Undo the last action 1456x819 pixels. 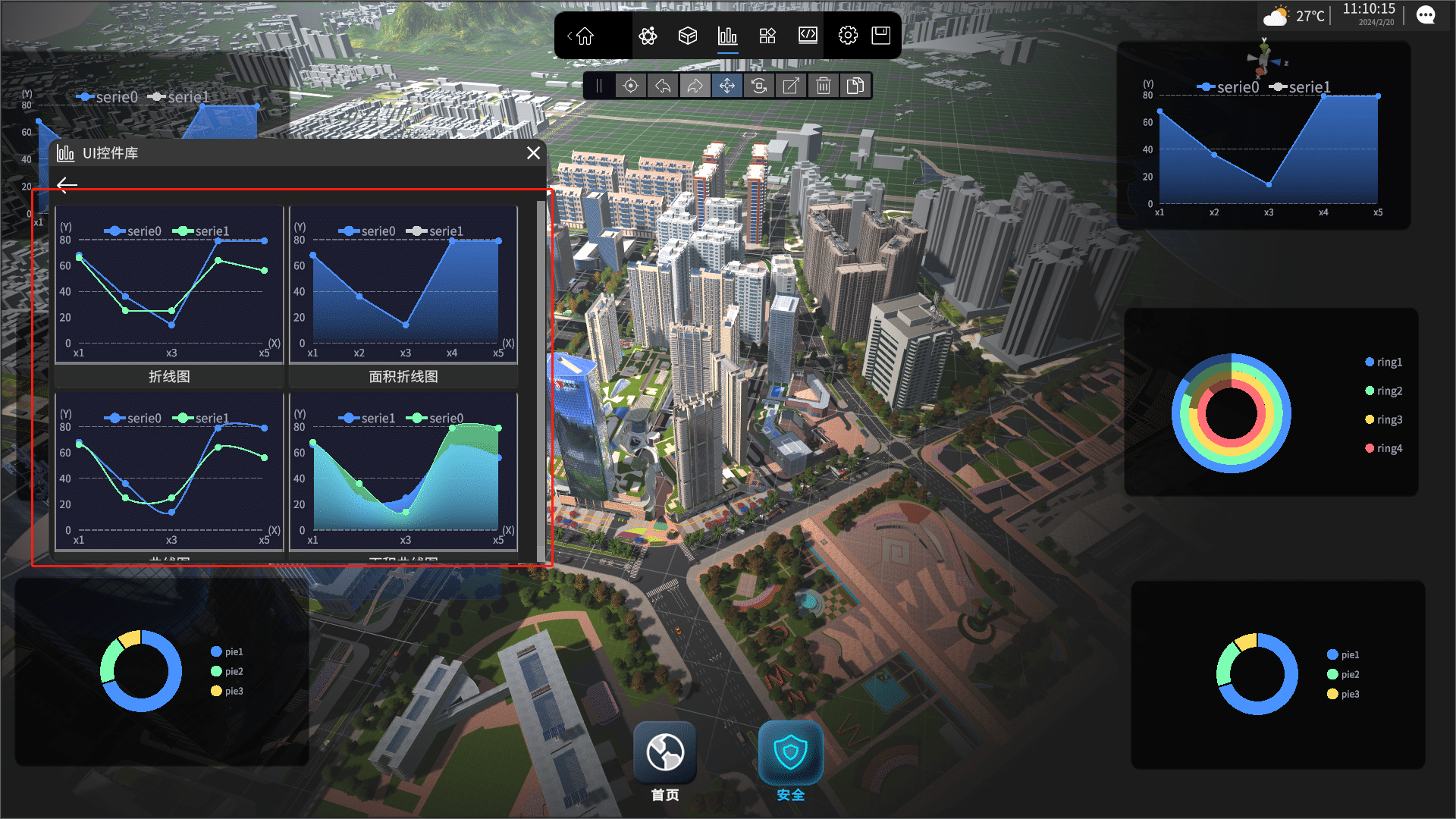(663, 86)
